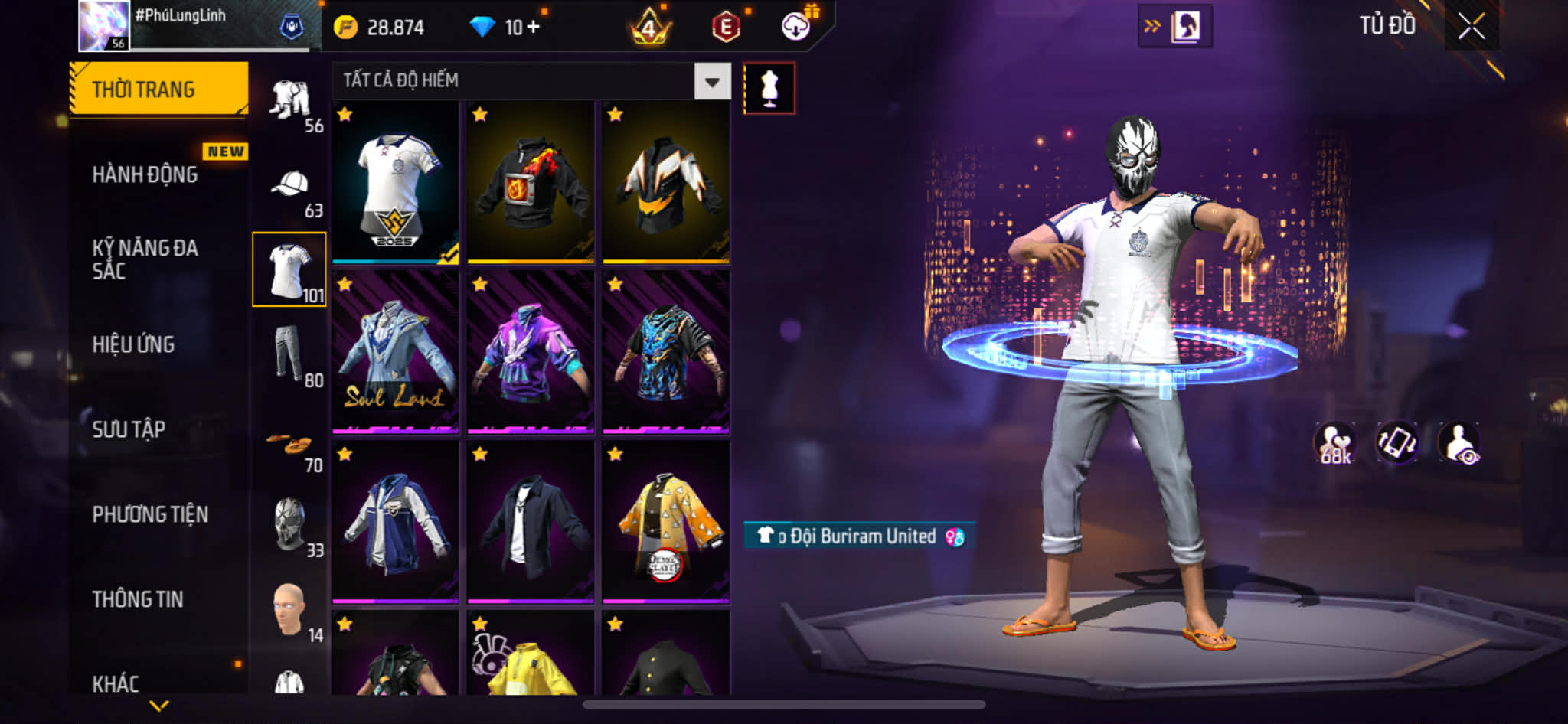
Task: Select the purple winged jacket
Action: point(531,352)
